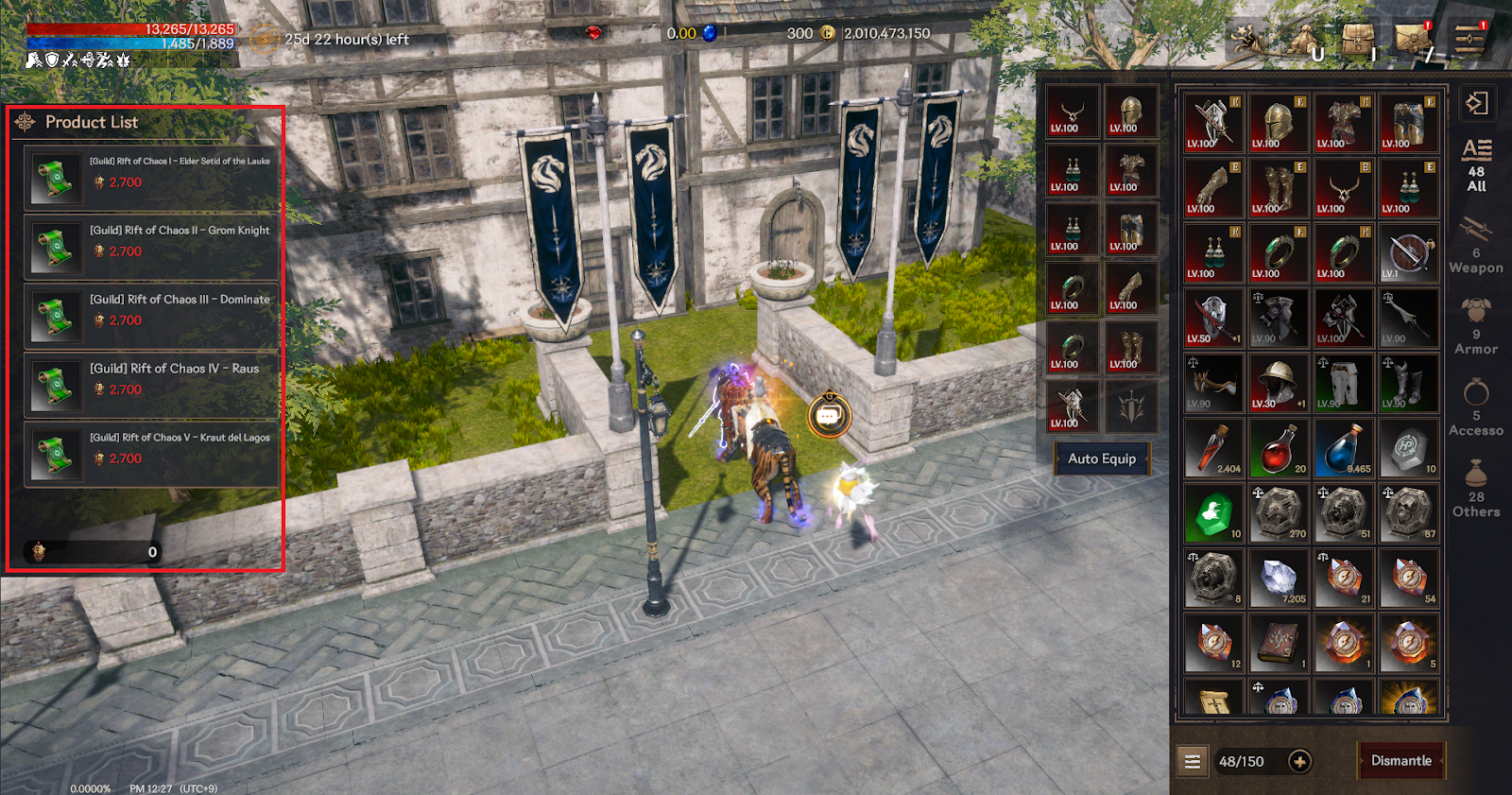Switch to the Weapon inventory tab
Screen dimensions: 1512x795
(x=1476, y=247)
